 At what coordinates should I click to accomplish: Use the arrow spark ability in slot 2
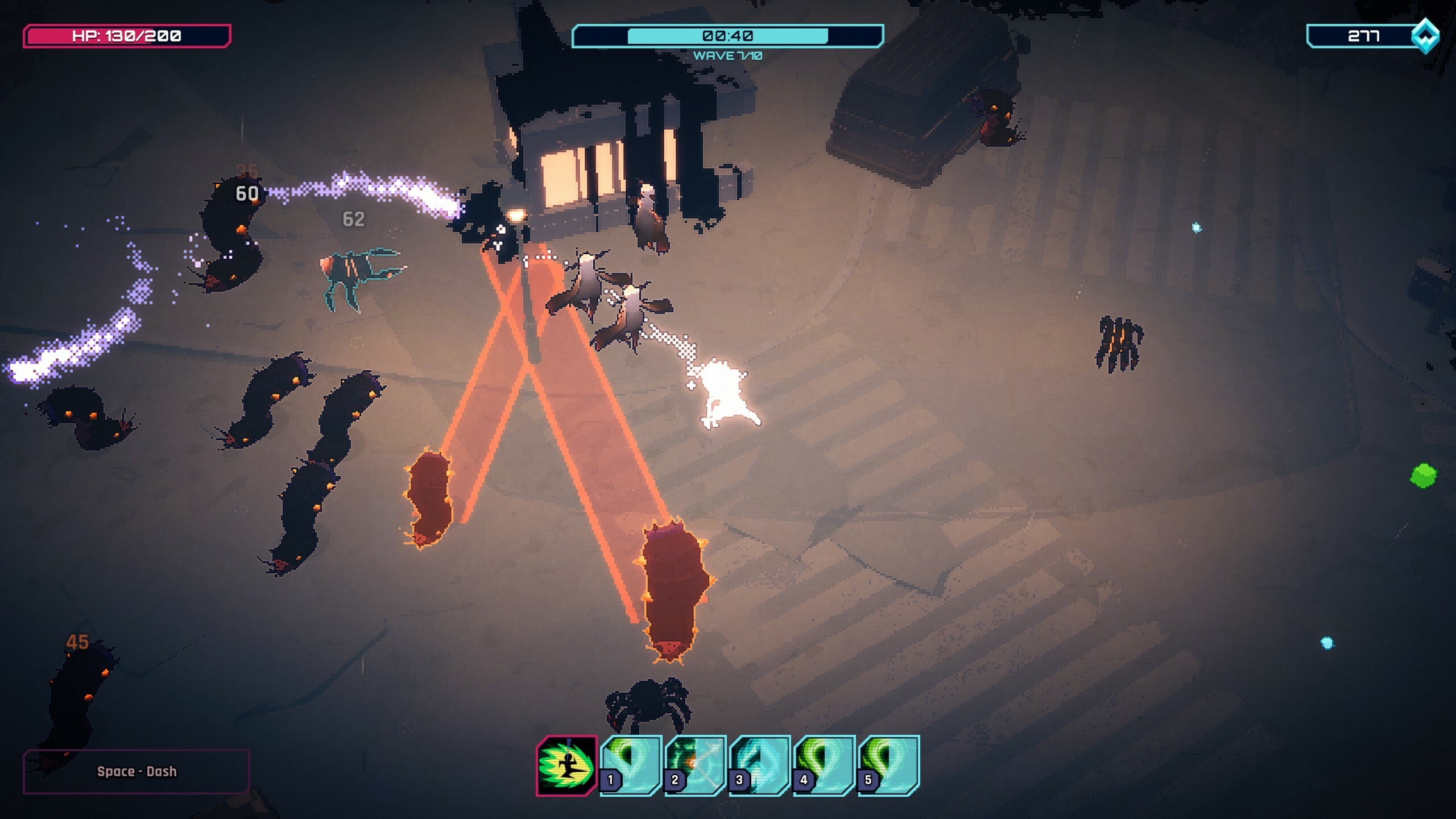point(695,765)
